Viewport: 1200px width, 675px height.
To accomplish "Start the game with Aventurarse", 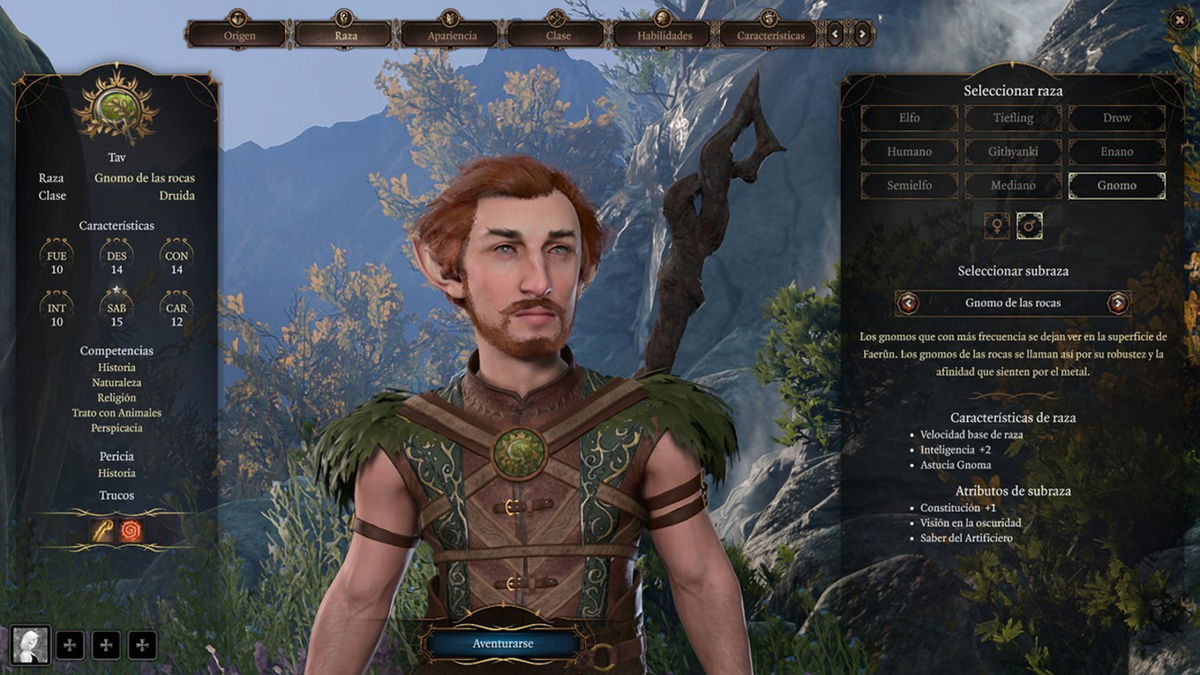I will (502, 643).
